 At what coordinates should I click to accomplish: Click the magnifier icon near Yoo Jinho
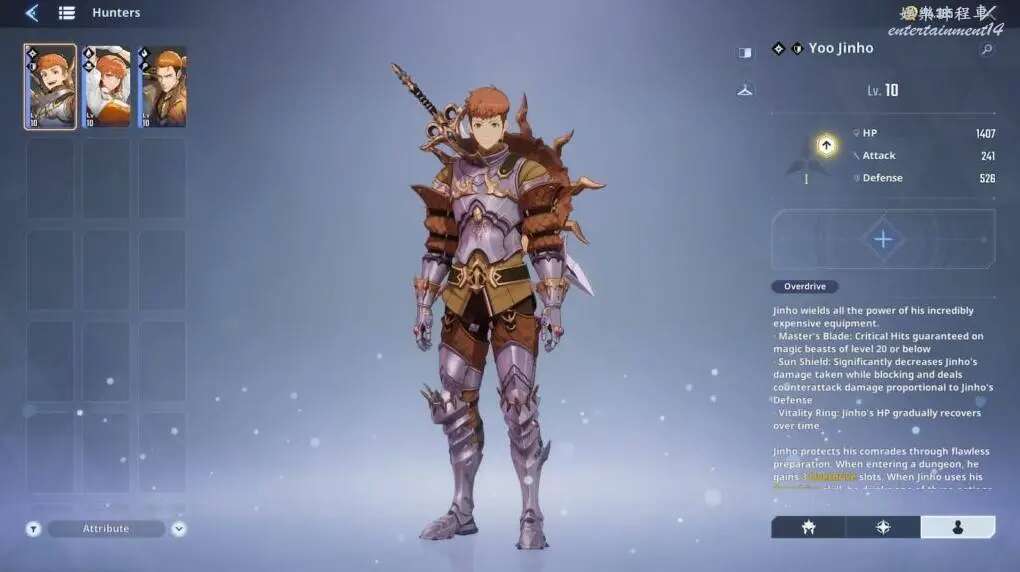point(987,49)
